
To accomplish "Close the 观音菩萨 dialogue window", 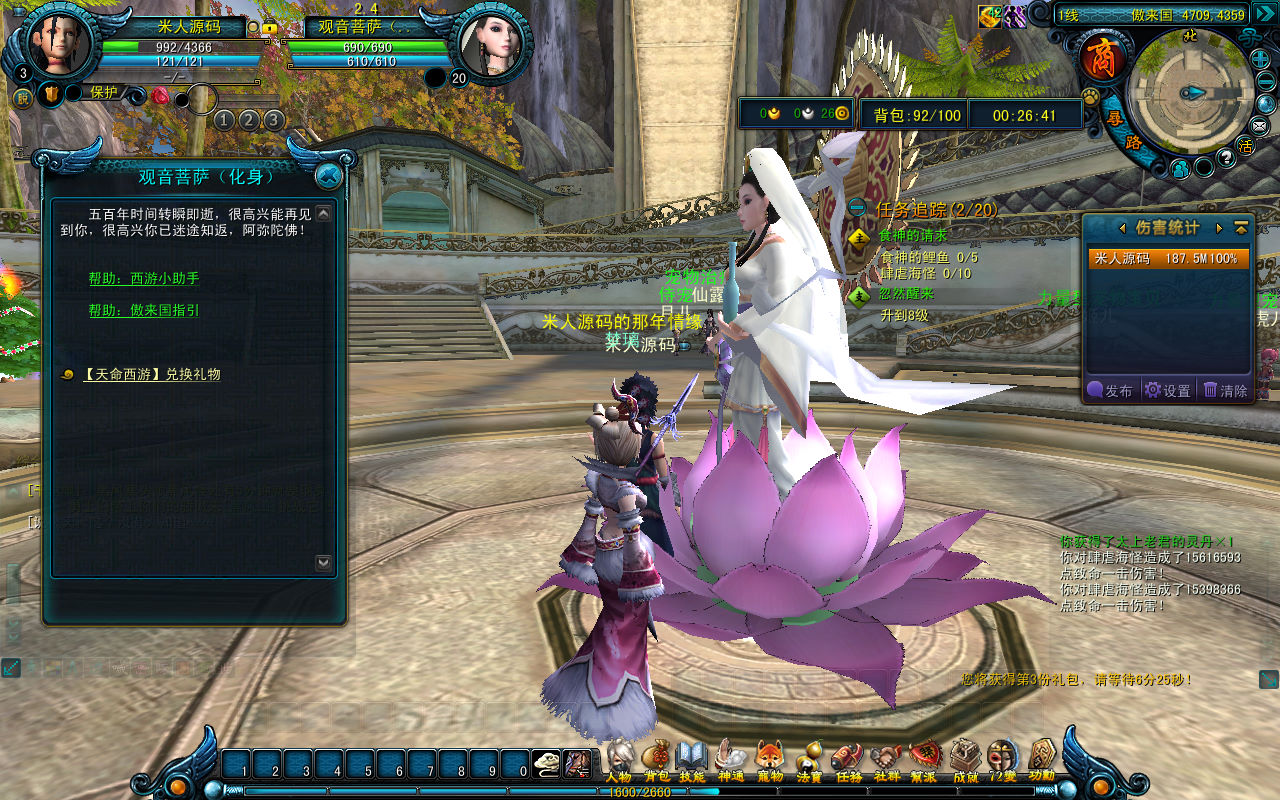I will (328, 177).
